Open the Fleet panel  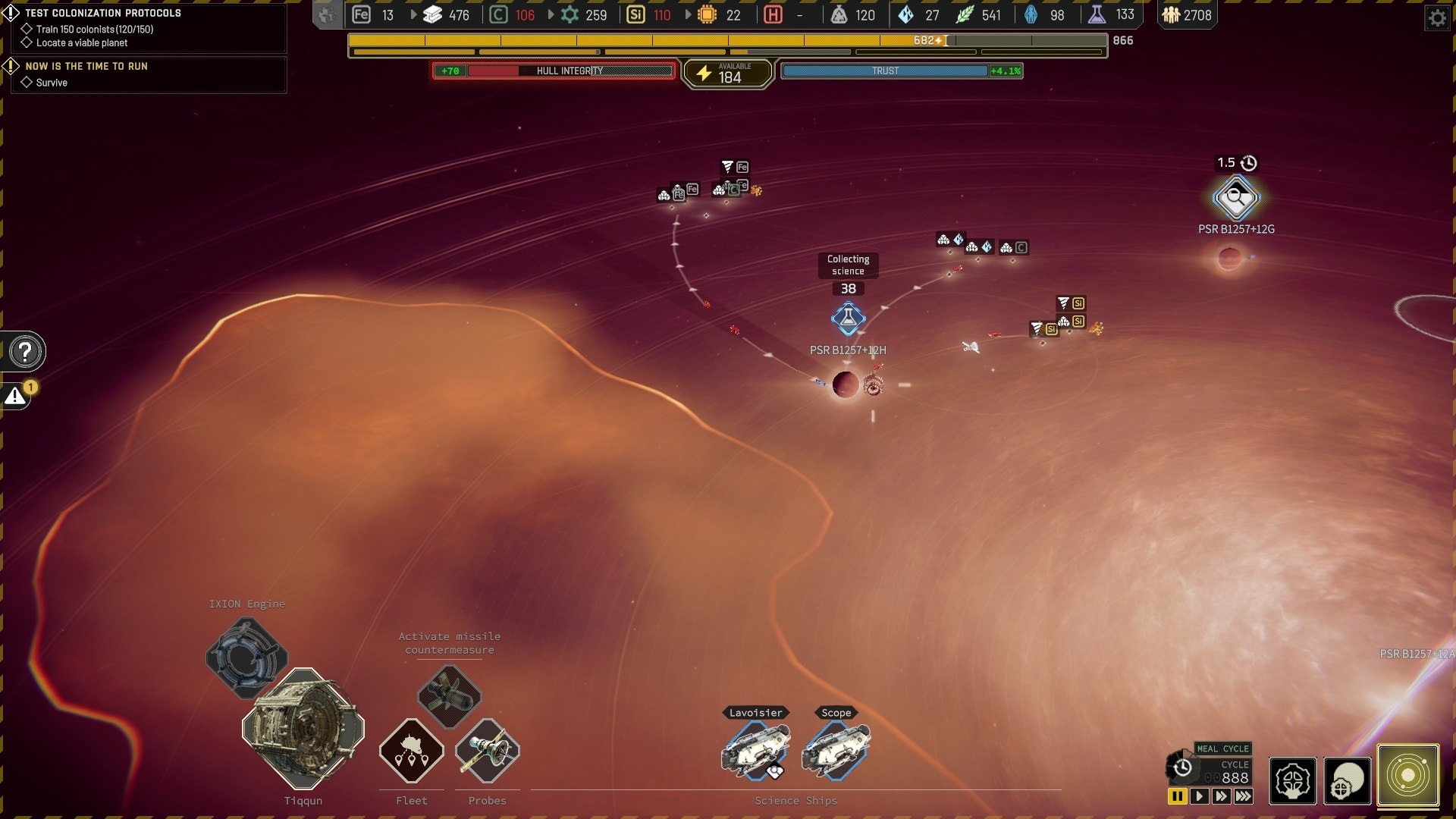(412, 751)
